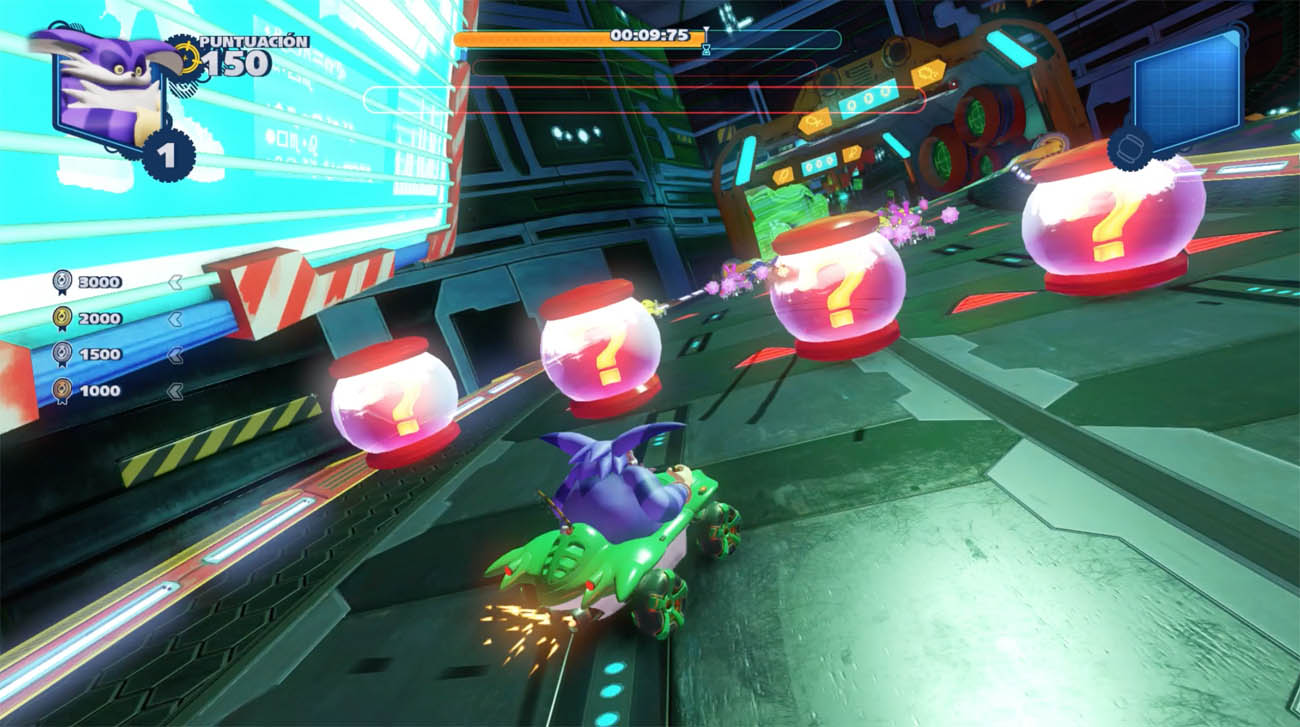Pick the 1000 point bronze medal target
The height and width of the screenshot is (727, 1300).
88,391
